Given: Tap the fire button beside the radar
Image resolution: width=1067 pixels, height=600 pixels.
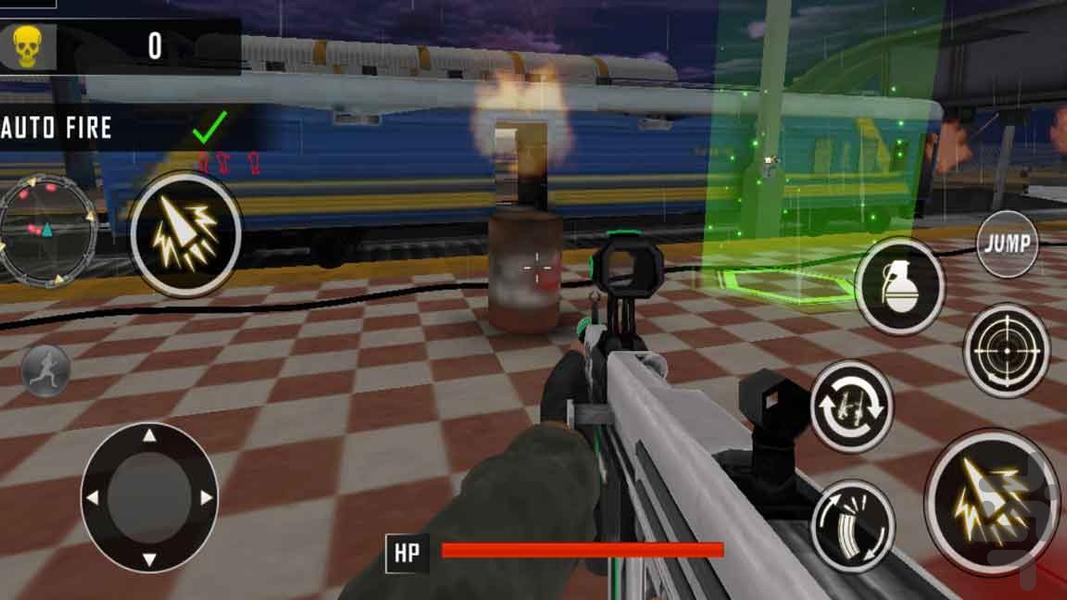Looking at the screenshot, I should coord(186,234).
